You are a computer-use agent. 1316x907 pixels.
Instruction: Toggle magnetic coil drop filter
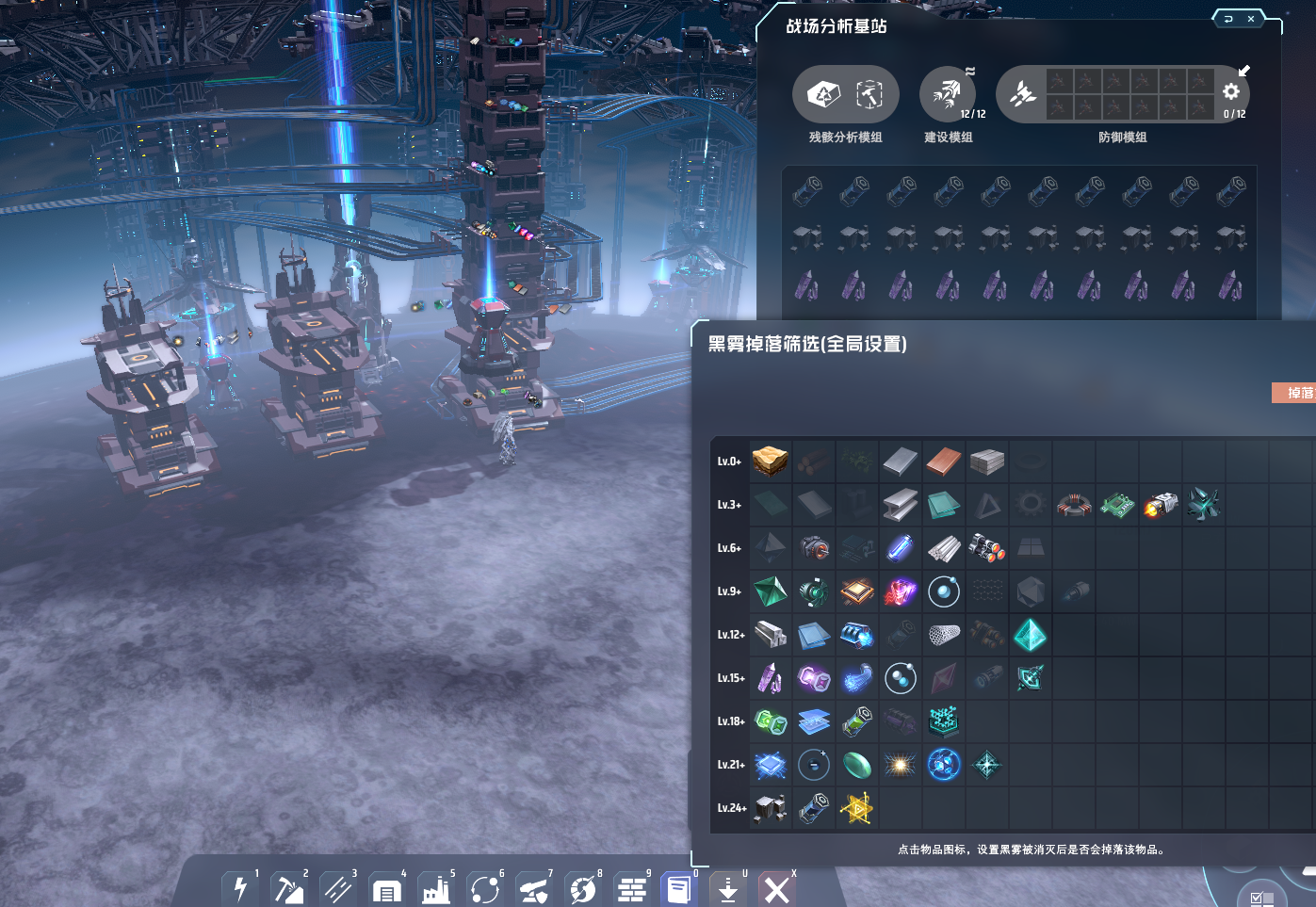1074,505
